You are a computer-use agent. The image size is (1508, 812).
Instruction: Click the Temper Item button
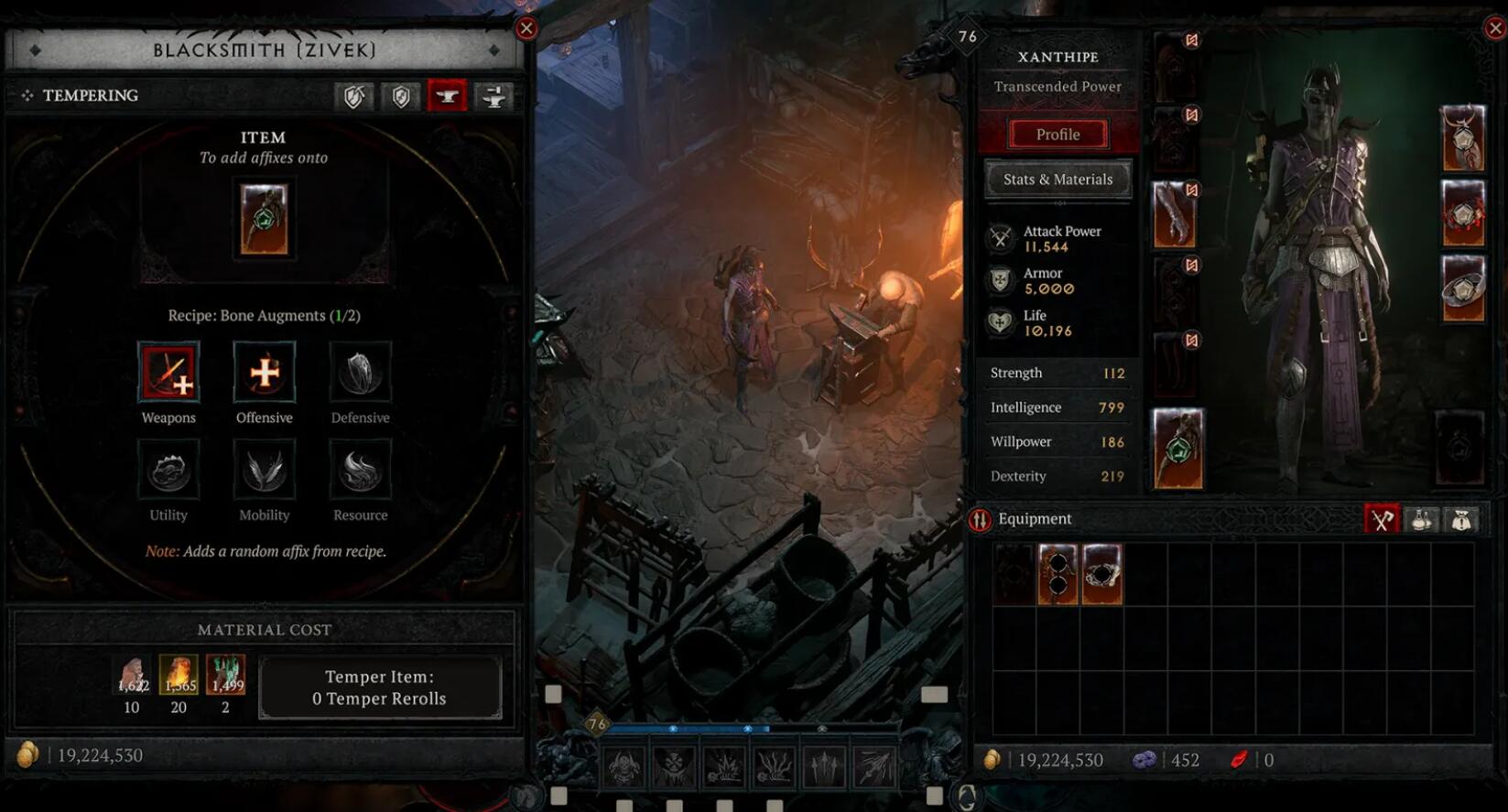tap(380, 687)
